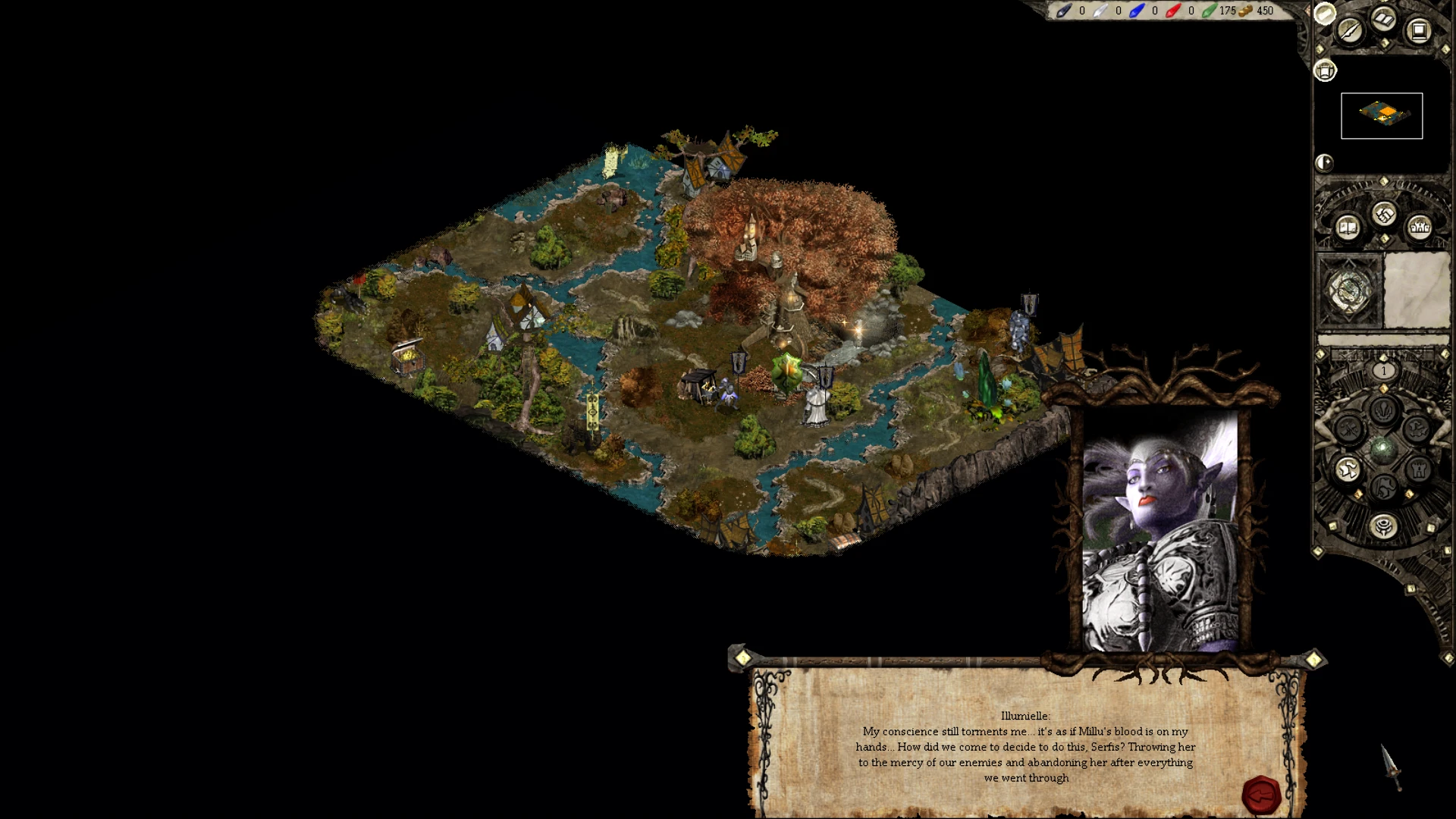1456x819 pixels.
Task: Toggle the day/night half-circle indicator
Action: point(1324,162)
